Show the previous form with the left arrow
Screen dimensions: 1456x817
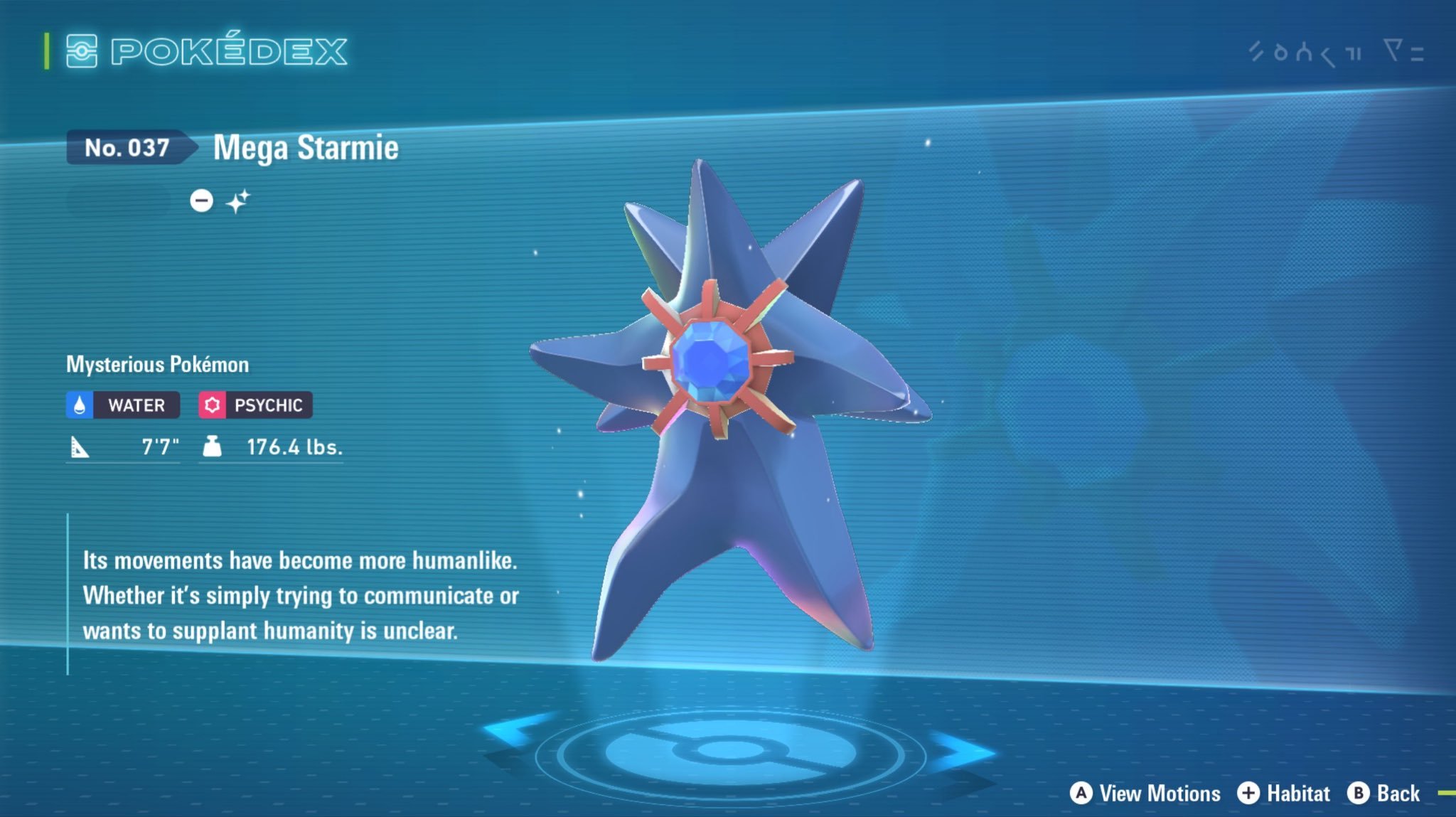pyautogui.click(x=513, y=732)
